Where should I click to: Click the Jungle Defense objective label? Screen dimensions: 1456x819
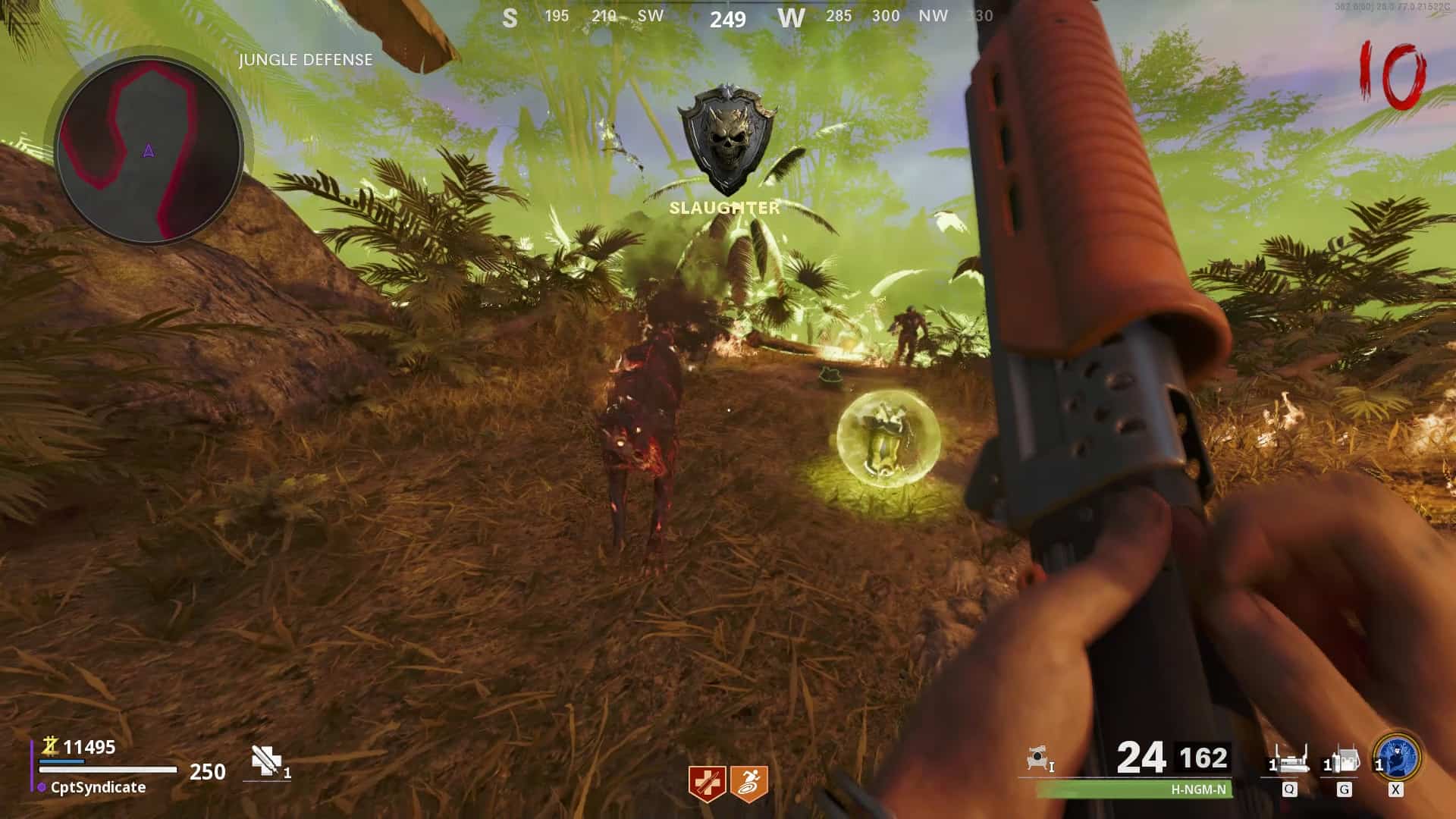306,60
